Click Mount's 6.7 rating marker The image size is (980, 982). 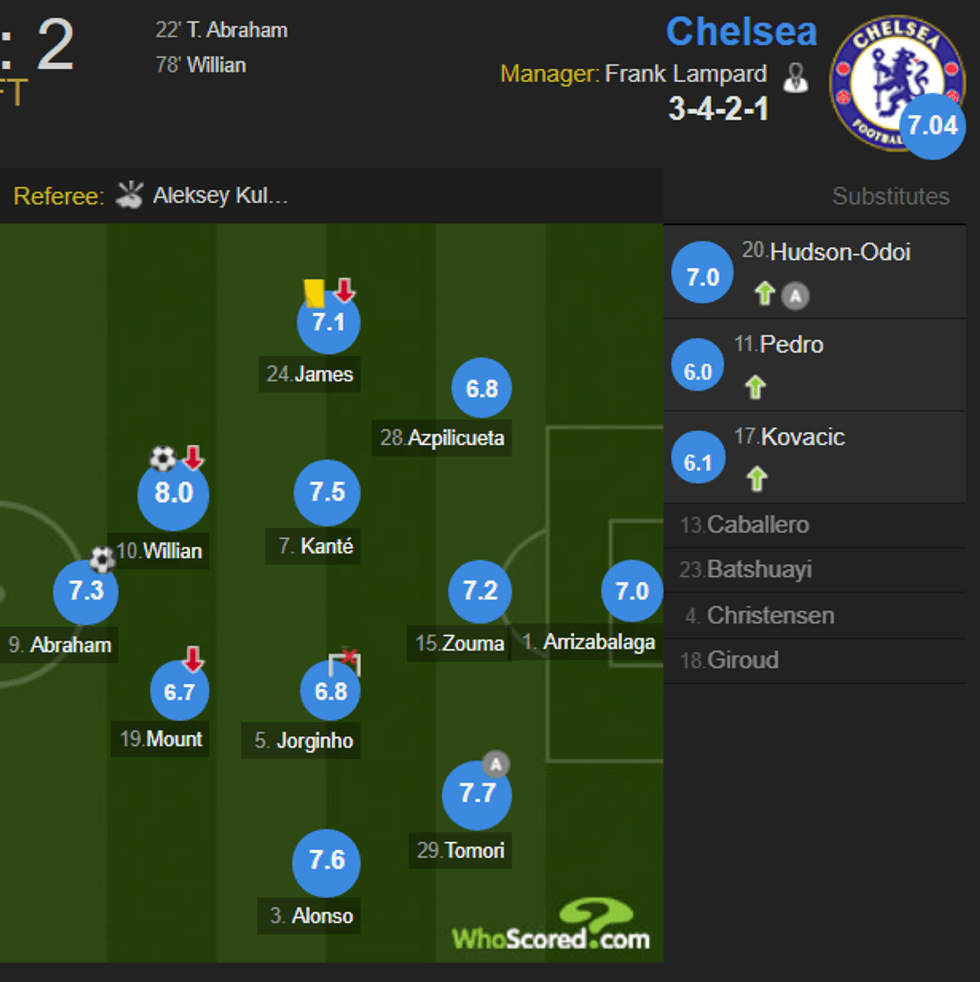180,691
